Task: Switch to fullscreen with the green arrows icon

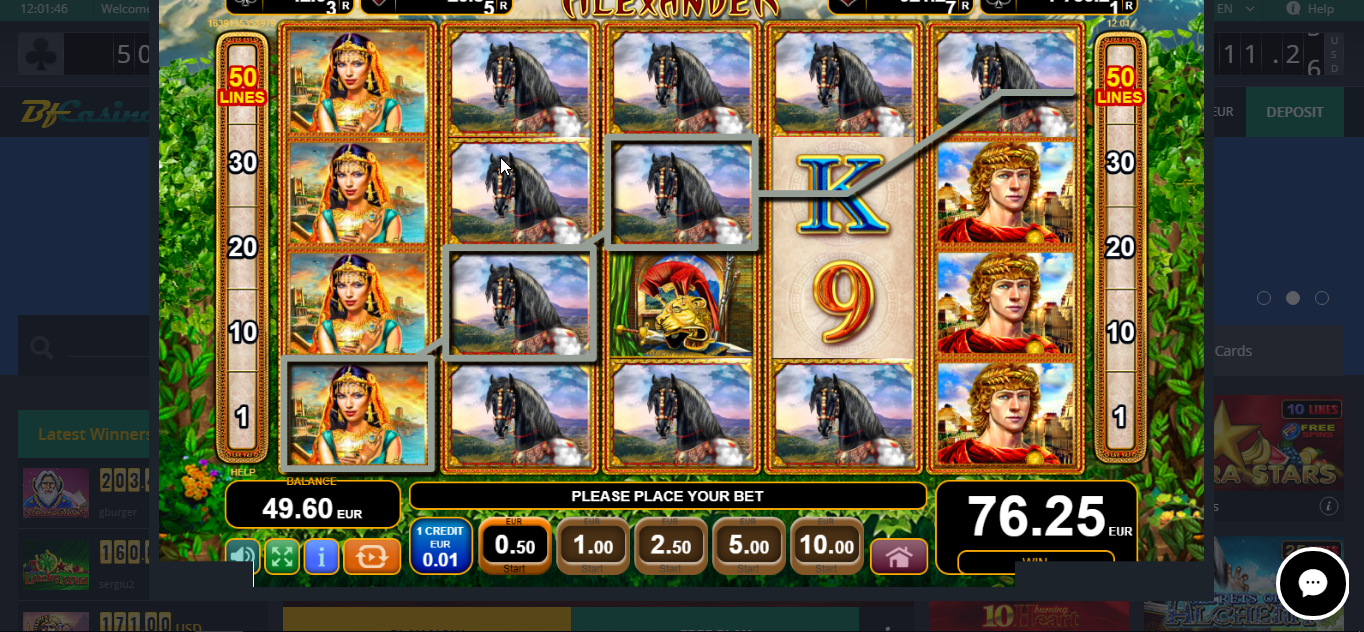Action: coord(282,556)
